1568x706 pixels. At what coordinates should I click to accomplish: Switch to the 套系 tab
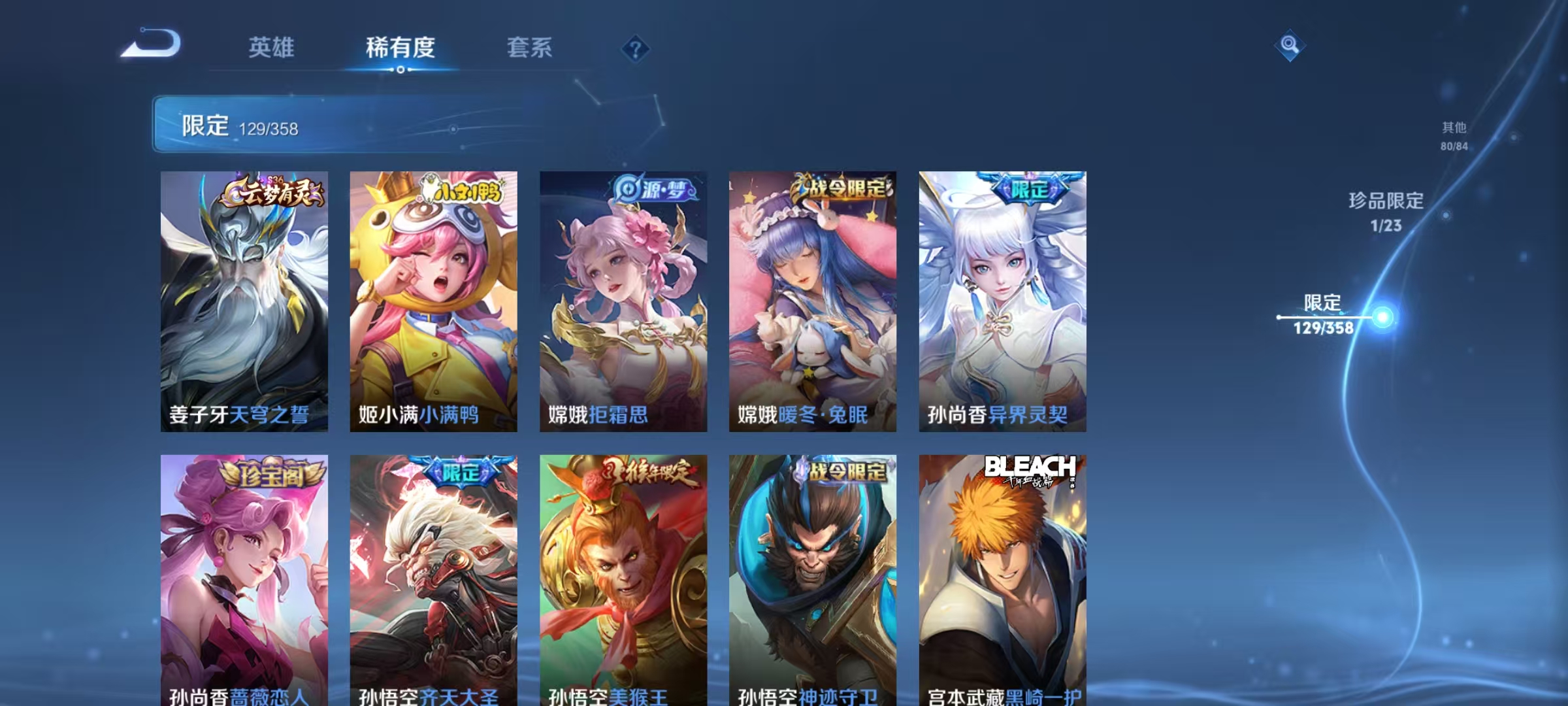point(531,47)
